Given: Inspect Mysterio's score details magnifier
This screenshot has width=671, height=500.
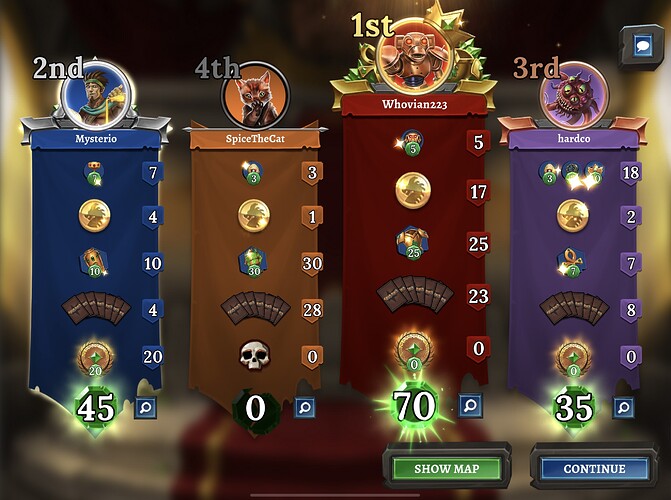Looking at the screenshot, I should [143, 407].
